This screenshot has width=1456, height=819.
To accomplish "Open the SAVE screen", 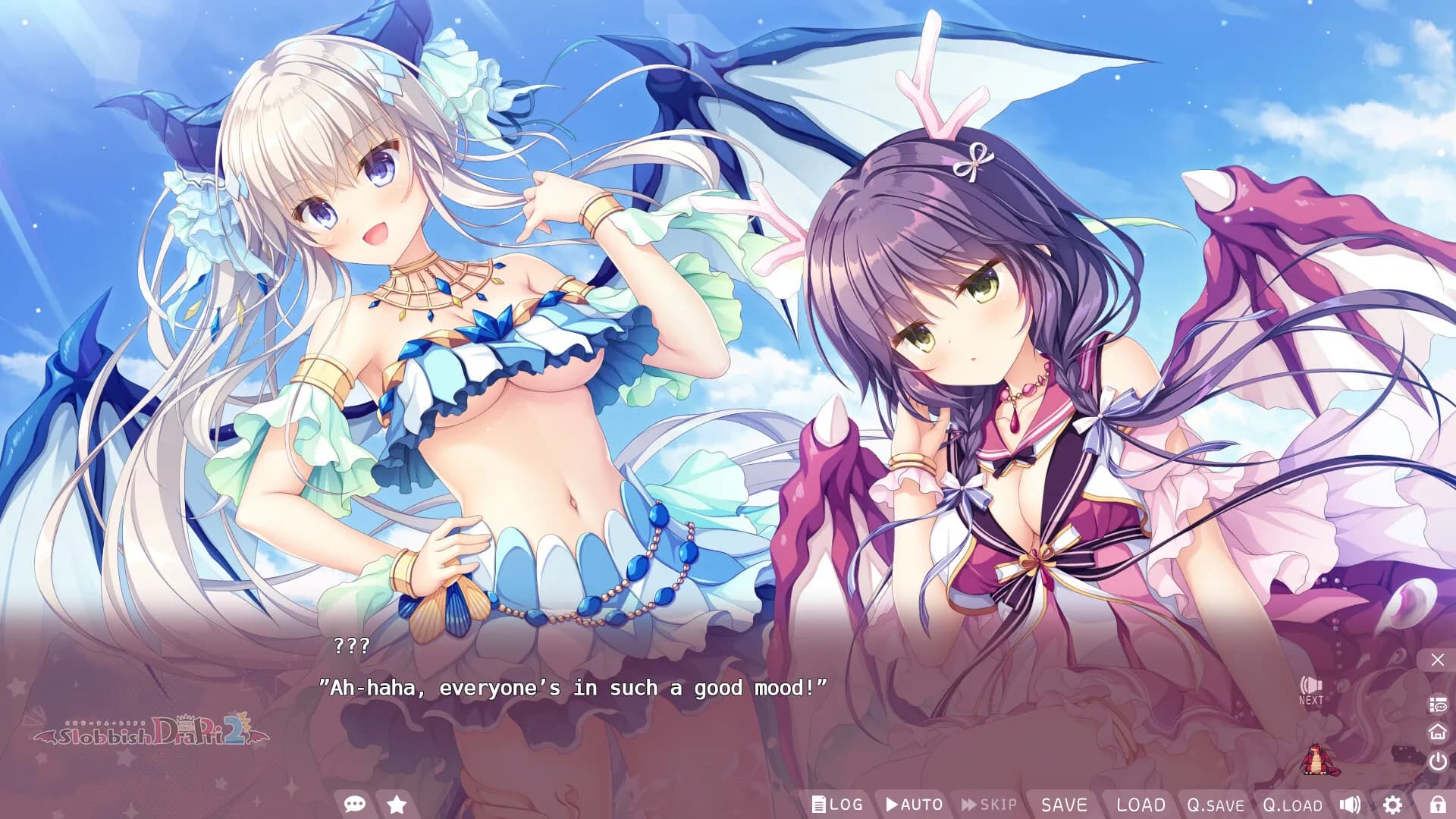I will 1065,804.
